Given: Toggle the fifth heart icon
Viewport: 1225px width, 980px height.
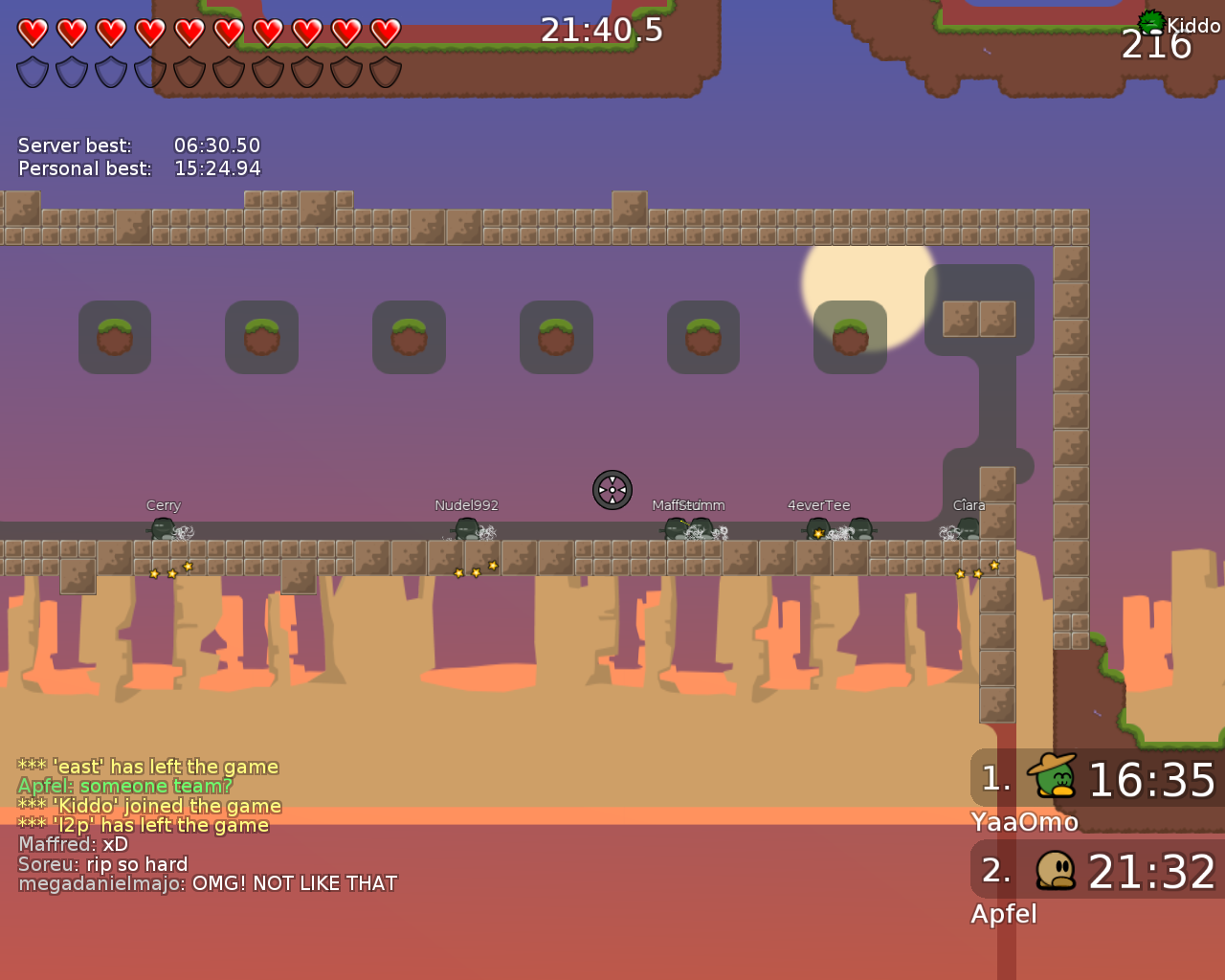Looking at the screenshot, I should tap(189, 31).
